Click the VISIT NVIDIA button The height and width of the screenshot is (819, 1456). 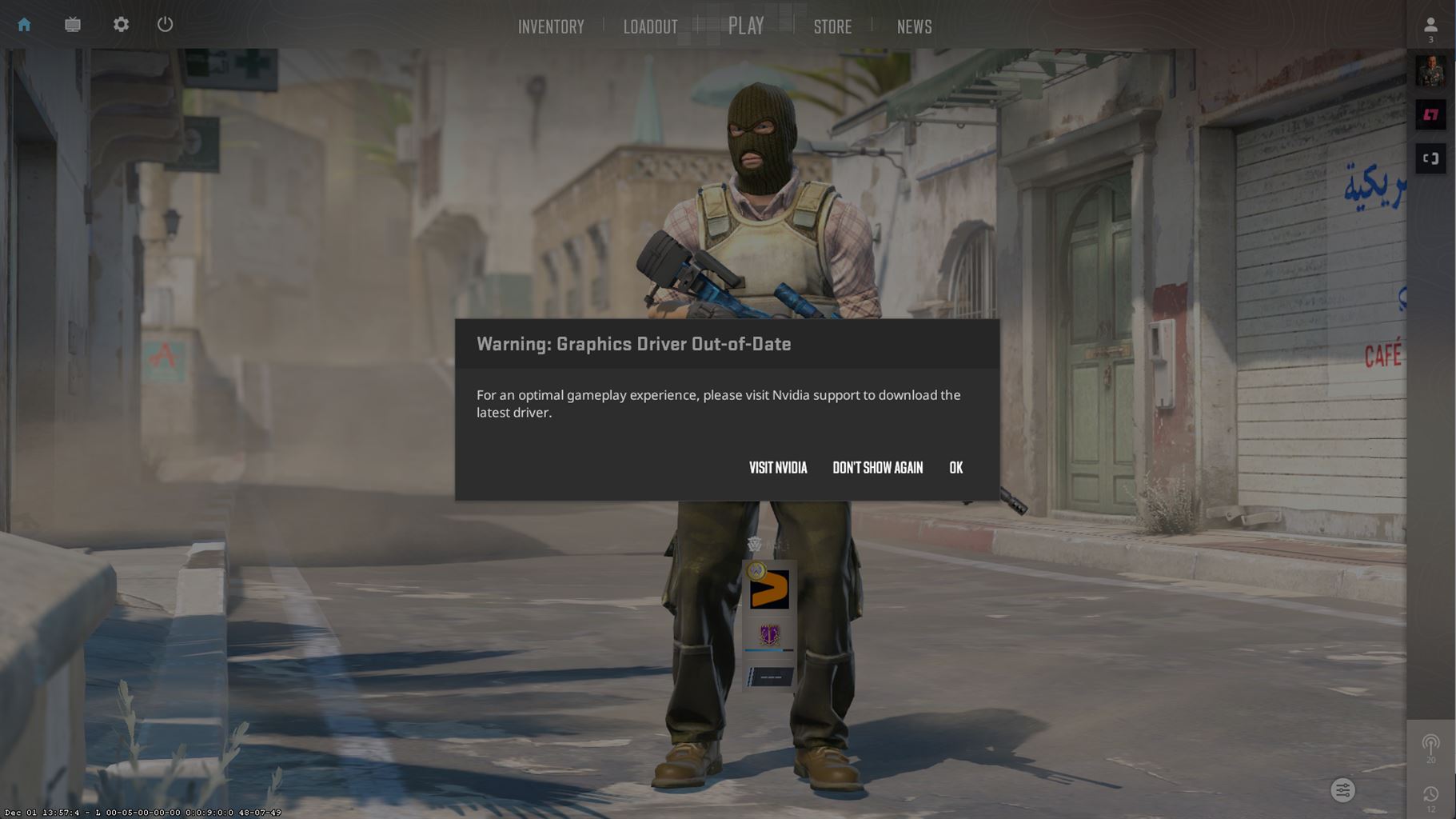pos(777,468)
